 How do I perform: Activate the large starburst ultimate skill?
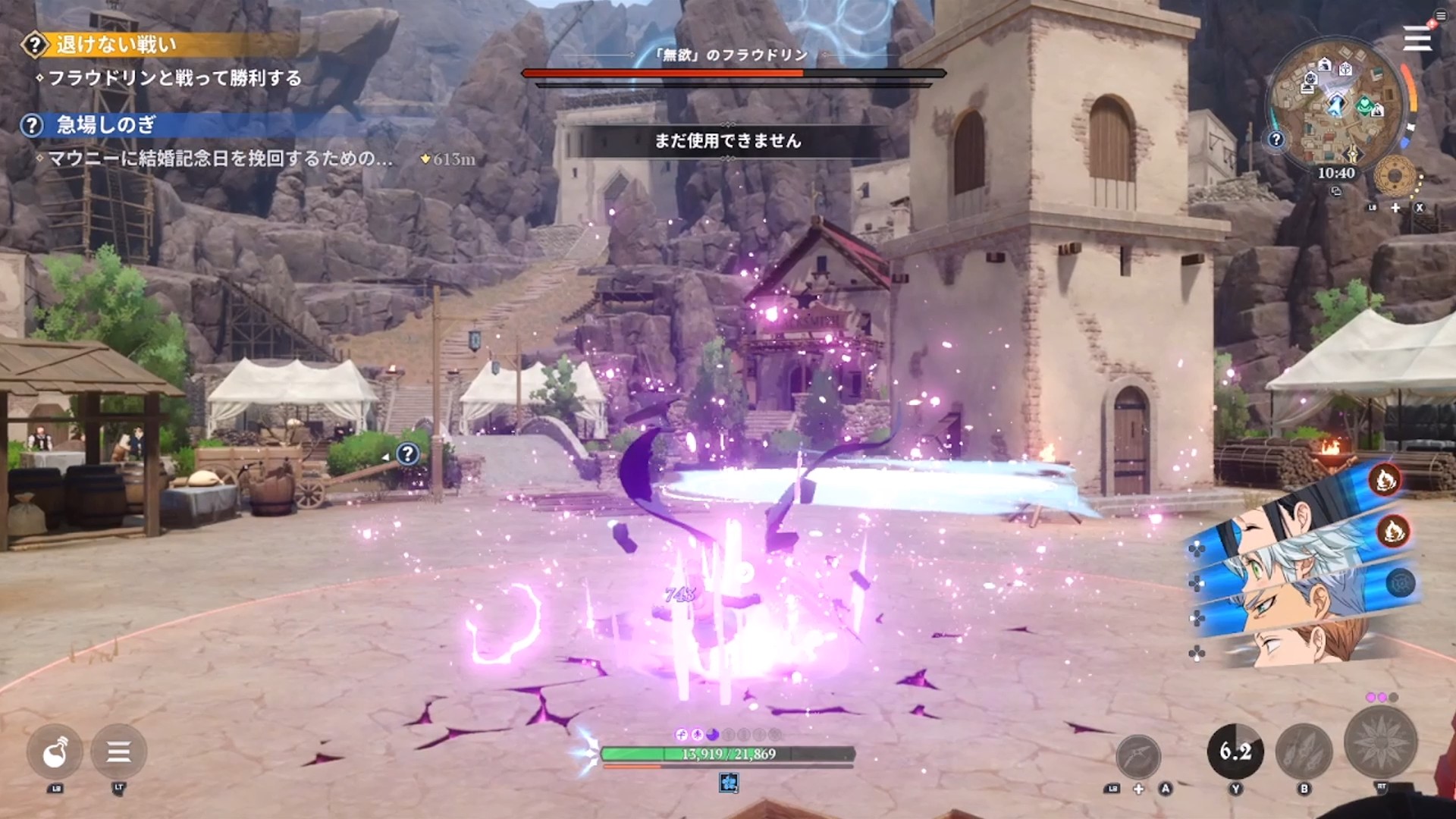pyautogui.click(x=1380, y=742)
